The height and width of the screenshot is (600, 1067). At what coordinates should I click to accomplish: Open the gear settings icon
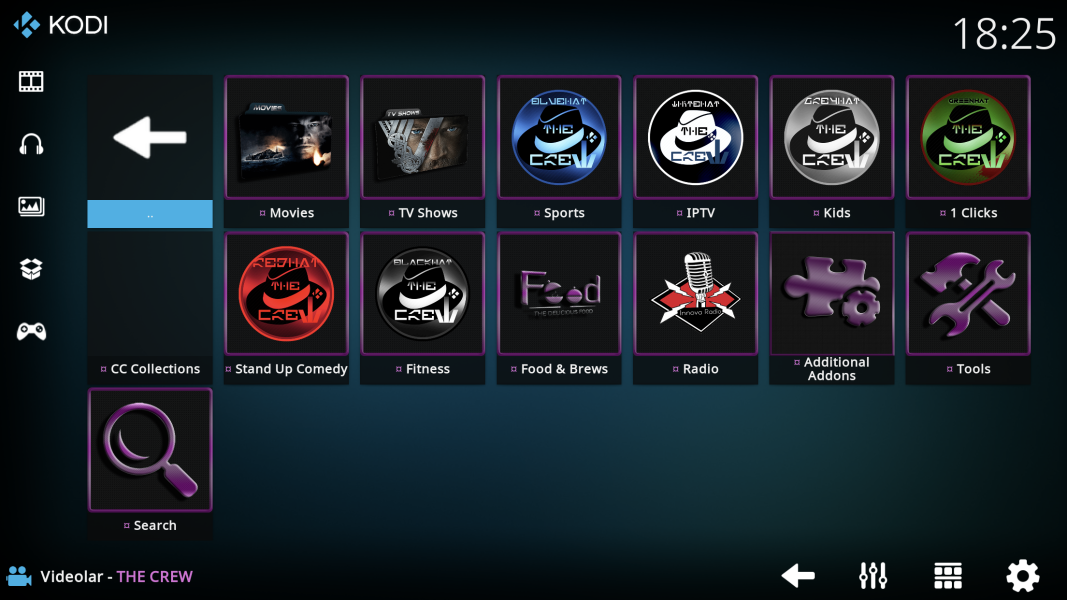(1022, 576)
